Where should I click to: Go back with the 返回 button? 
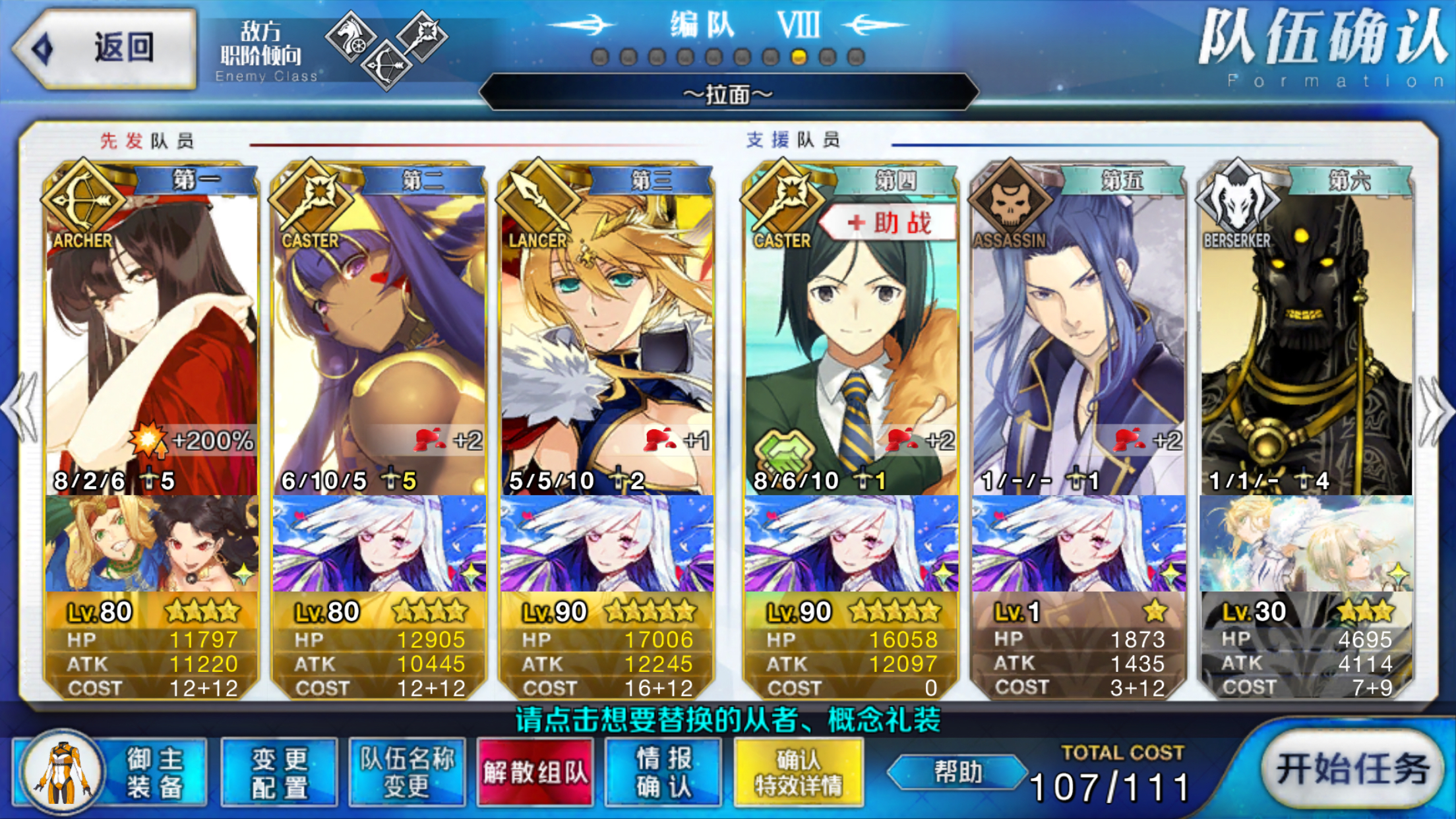pos(106,48)
